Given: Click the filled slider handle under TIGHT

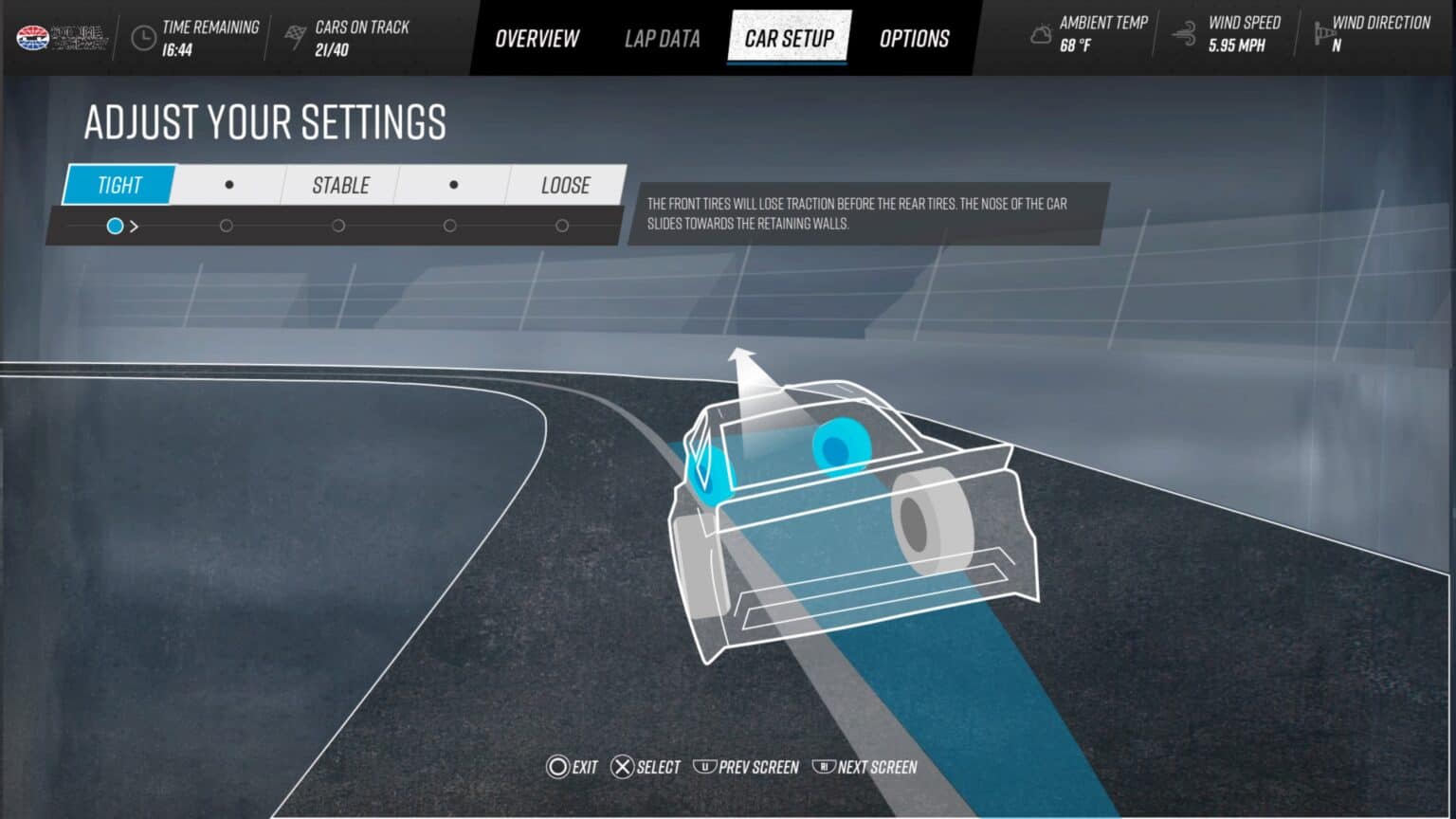Looking at the screenshot, I should pos(116,226).
